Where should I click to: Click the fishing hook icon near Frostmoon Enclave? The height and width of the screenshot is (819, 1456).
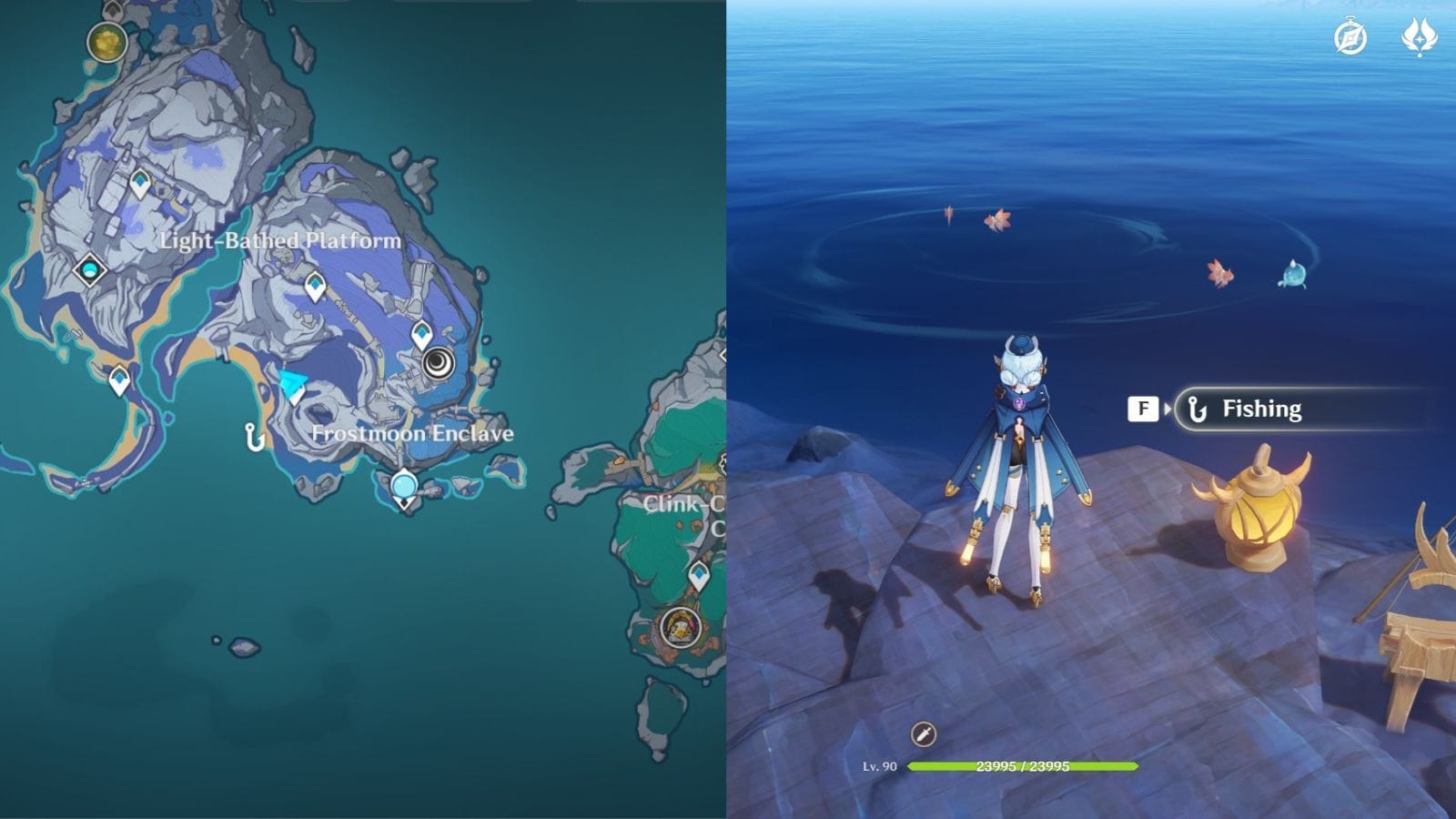(253, 436)
